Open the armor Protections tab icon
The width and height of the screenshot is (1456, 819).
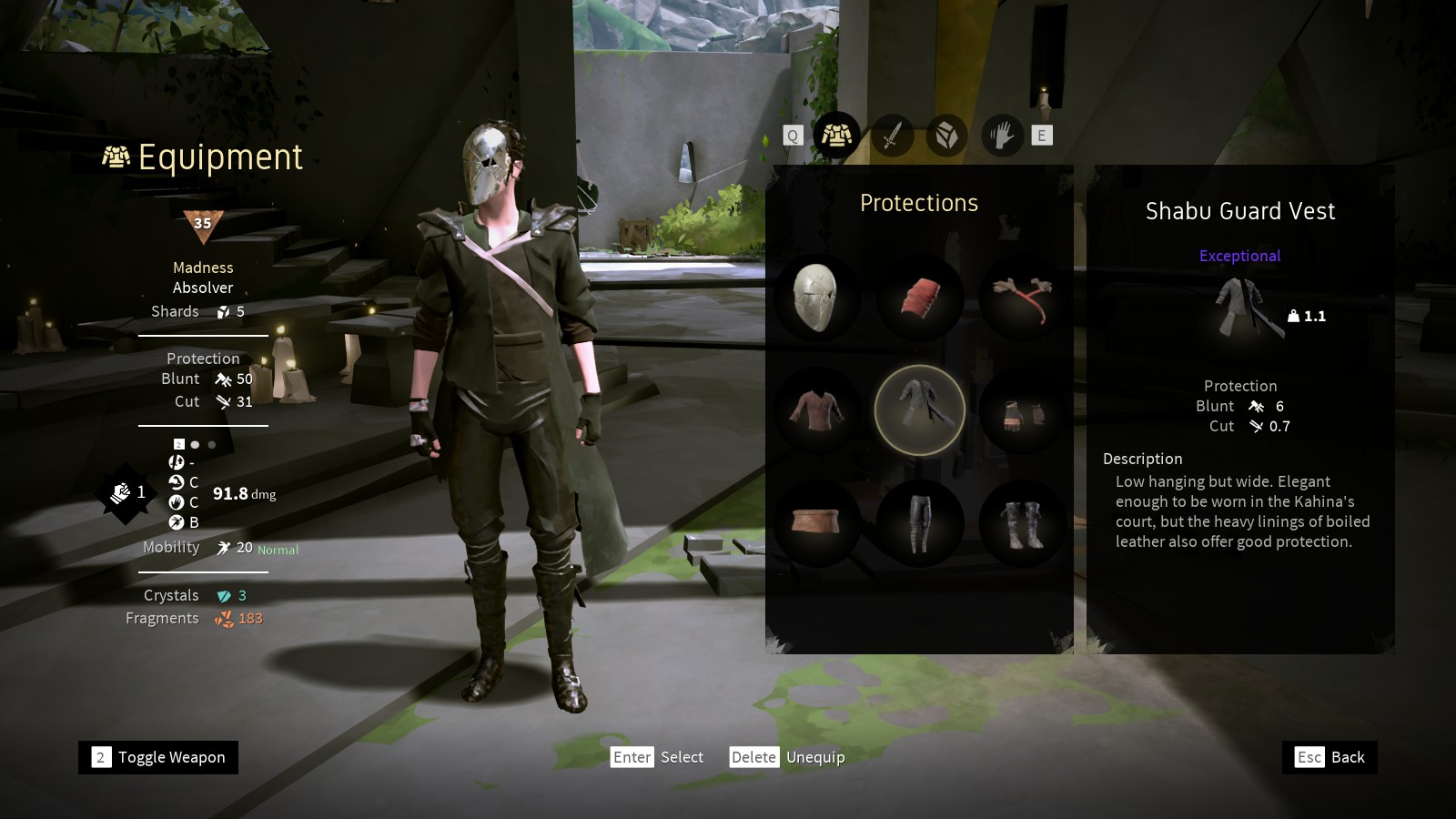[838, 135]
